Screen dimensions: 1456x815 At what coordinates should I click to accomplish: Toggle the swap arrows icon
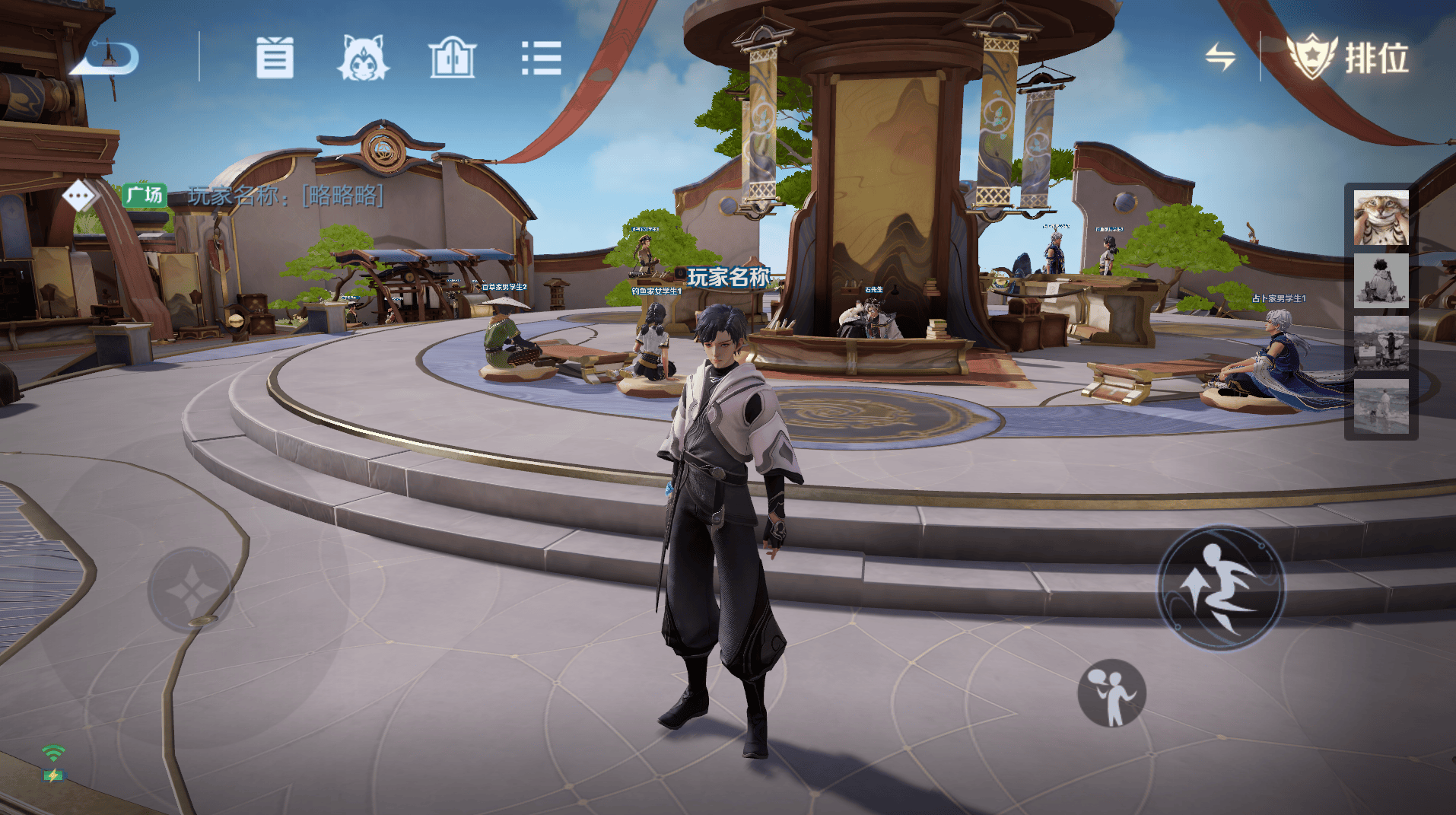tap(1219, 57)
